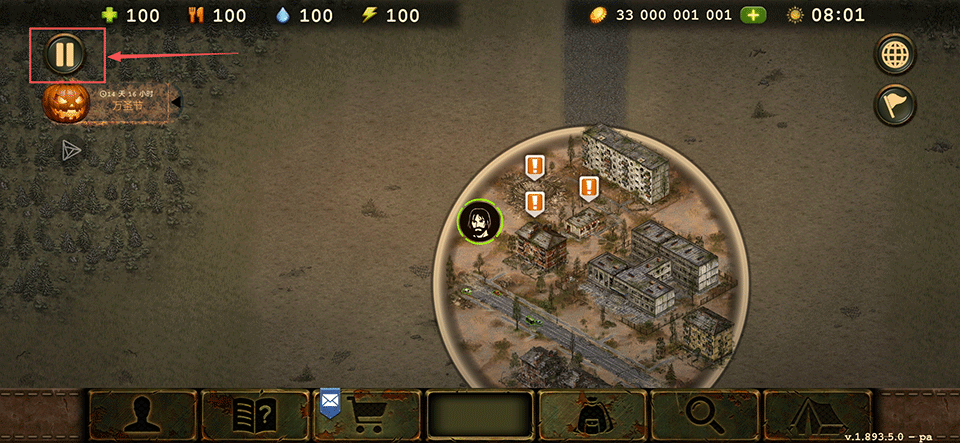Open the globe world map button
Image resolution: width=960 pixels, height=443 pixels.
point(894,54)
